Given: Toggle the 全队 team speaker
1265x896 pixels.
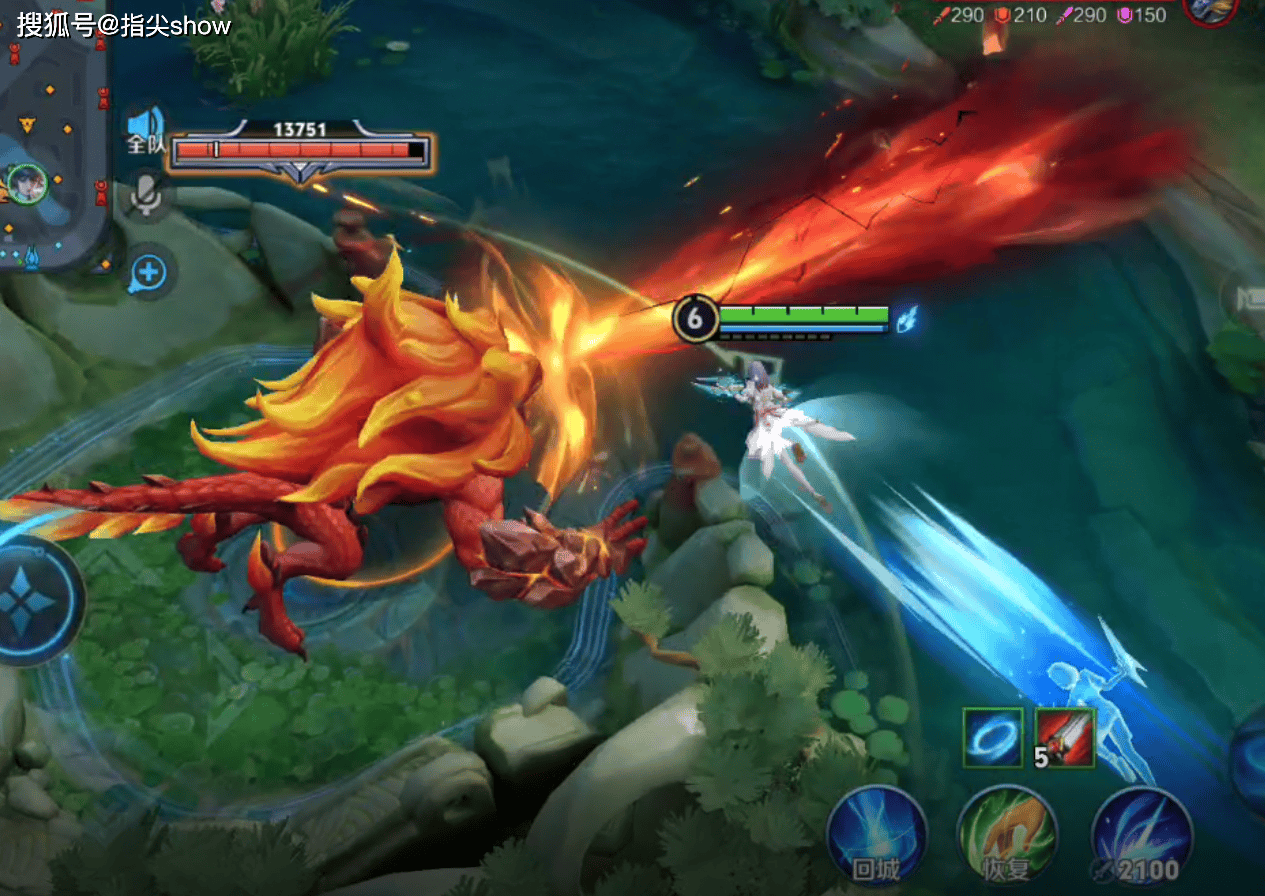Looking at the screenshot, I should (x=146, y=129).
